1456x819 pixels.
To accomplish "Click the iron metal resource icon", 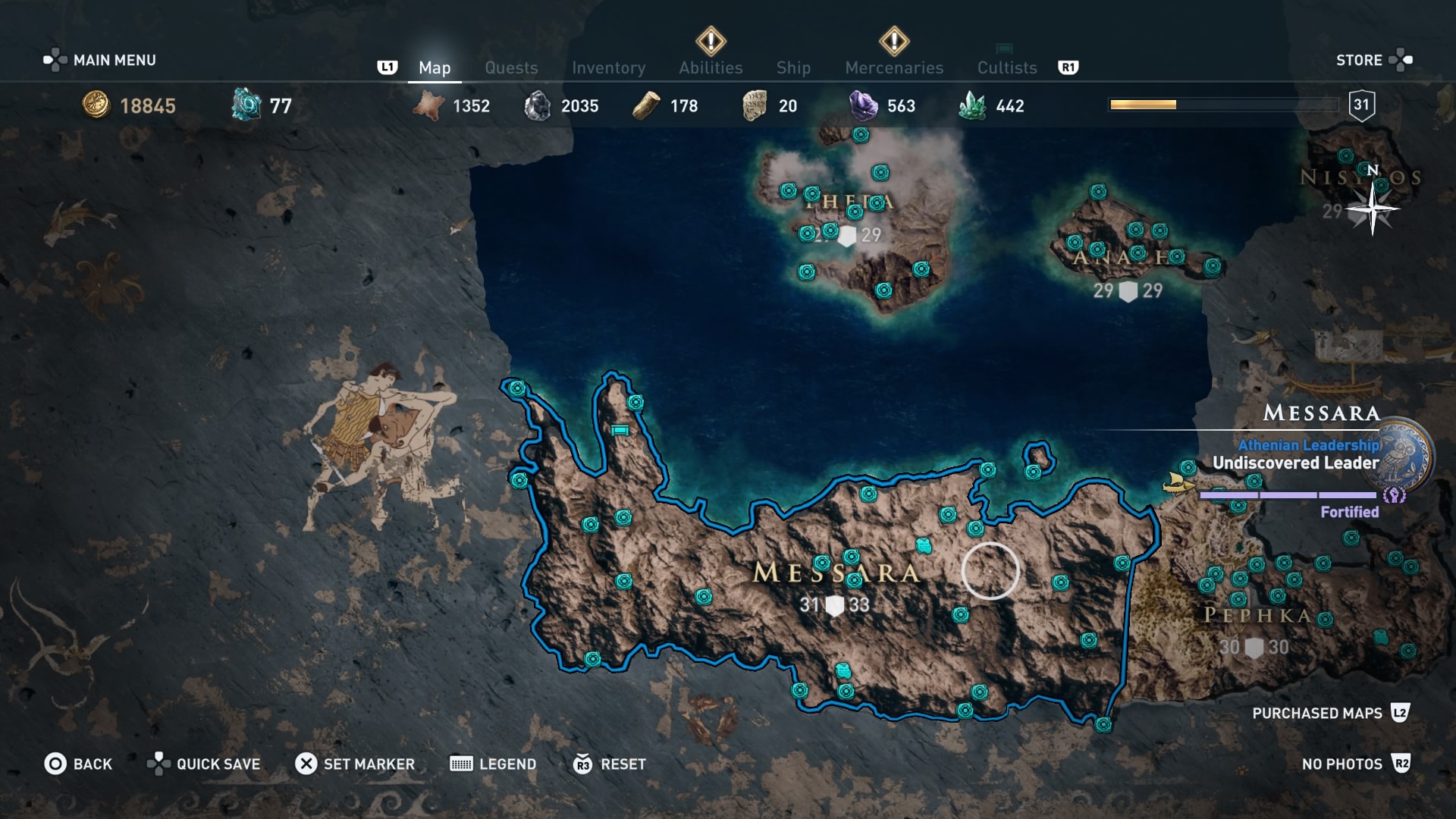I will point(538,105).
